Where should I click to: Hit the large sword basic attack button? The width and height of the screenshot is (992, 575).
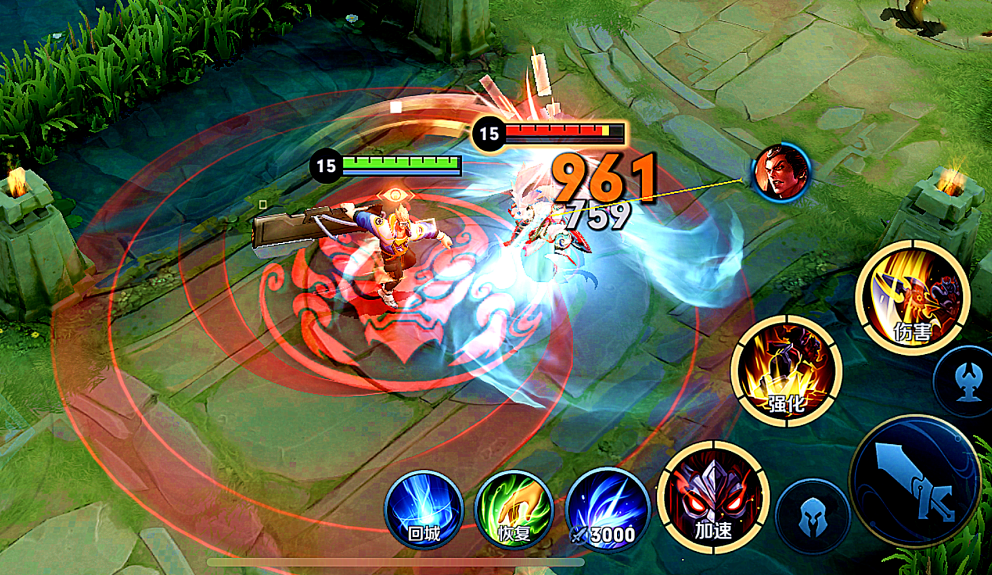coord(914,480)
